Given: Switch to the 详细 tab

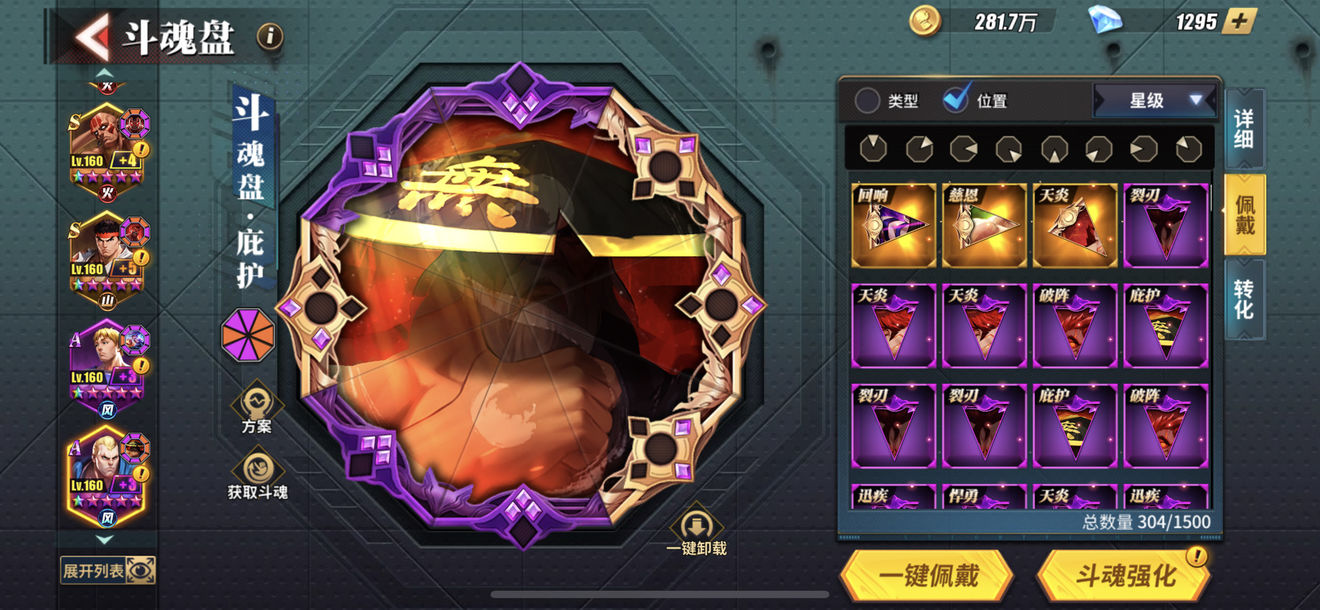Looking at the screenshot, I should [1244, 127].
